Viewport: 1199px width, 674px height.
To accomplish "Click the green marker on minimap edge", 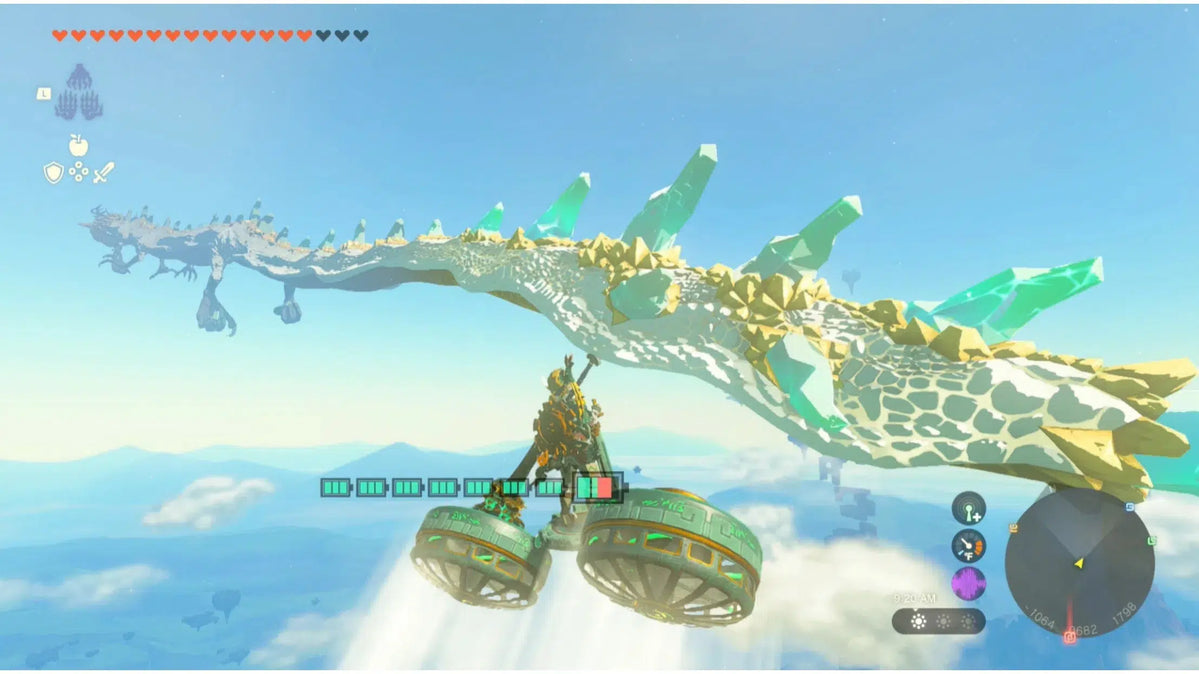I will pyautogui.click(x=1151, y=542).
